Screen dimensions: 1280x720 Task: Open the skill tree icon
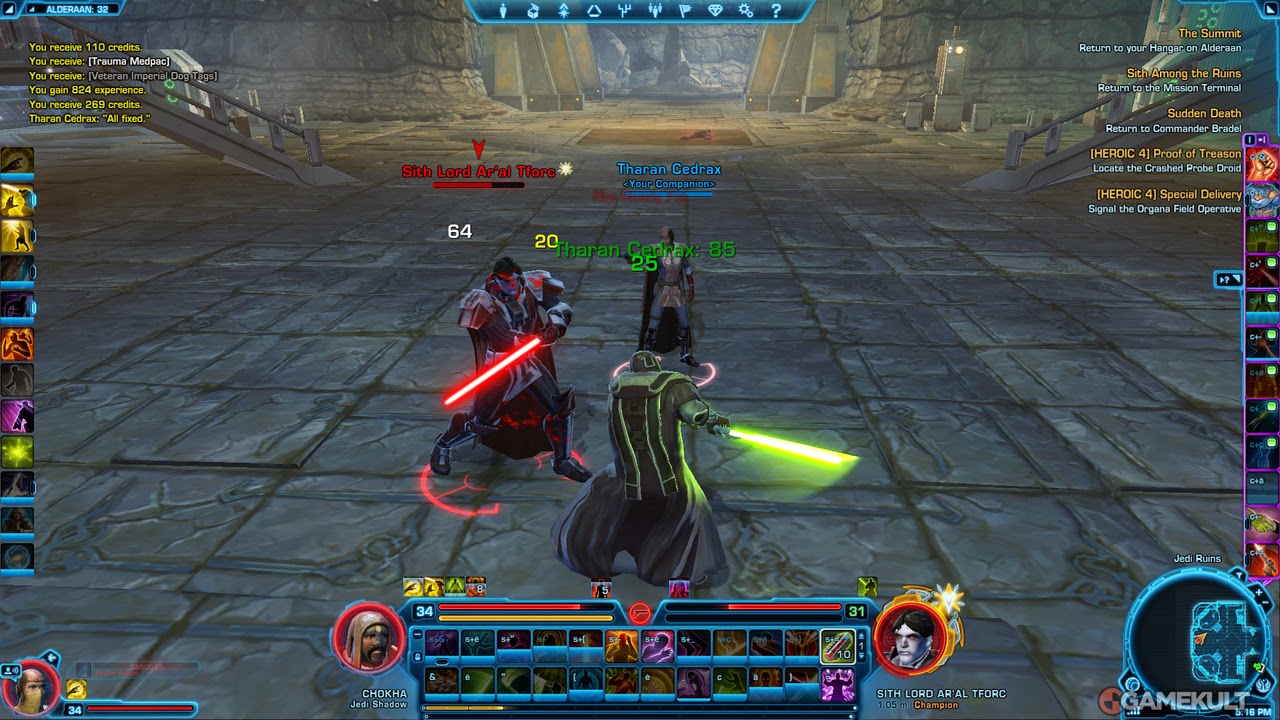point(624,11)
